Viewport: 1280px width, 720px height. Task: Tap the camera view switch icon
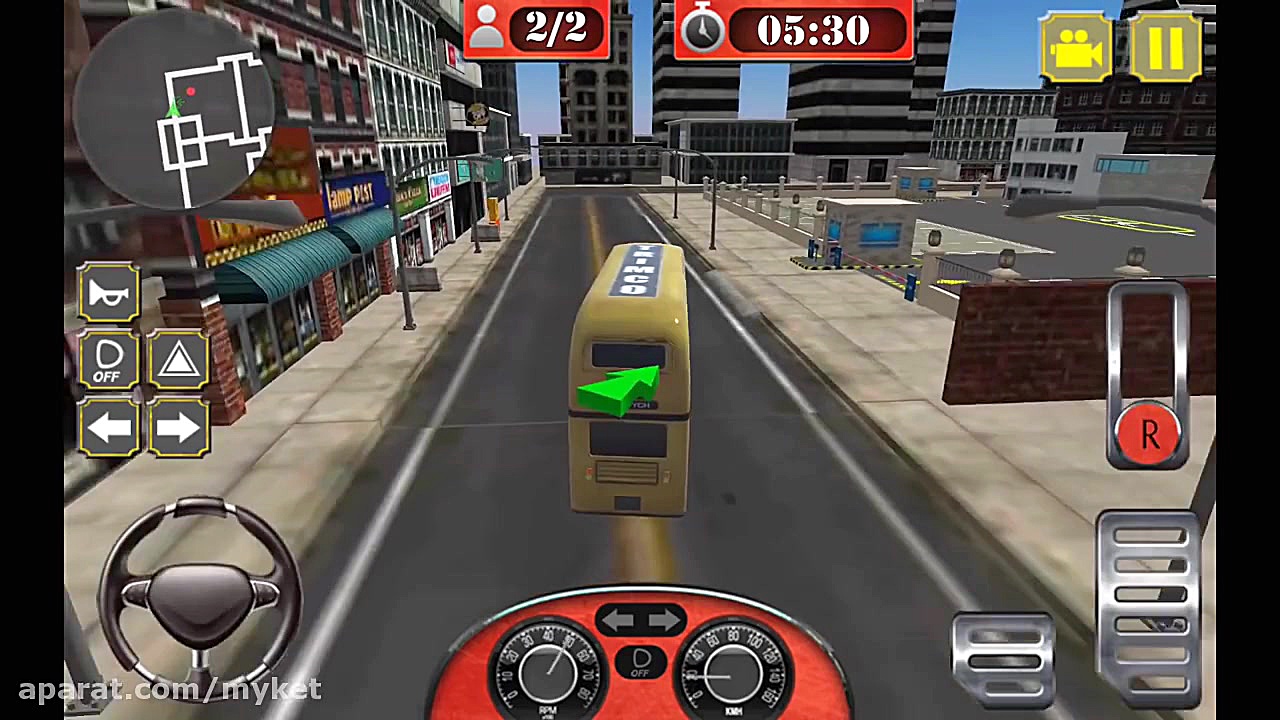(x=1075, y=46)
